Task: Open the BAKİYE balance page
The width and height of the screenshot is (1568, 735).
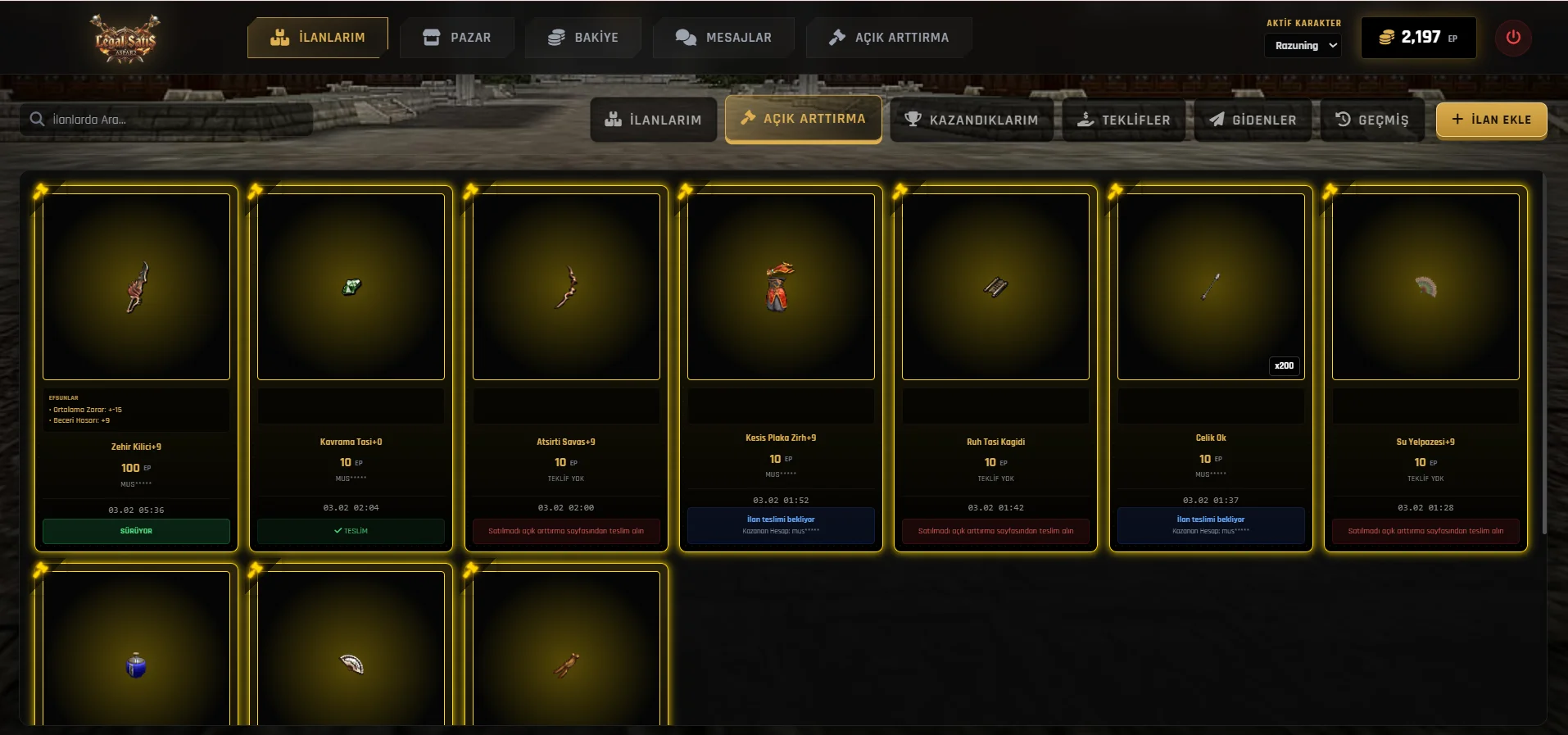Action: (x=583, y=38)
